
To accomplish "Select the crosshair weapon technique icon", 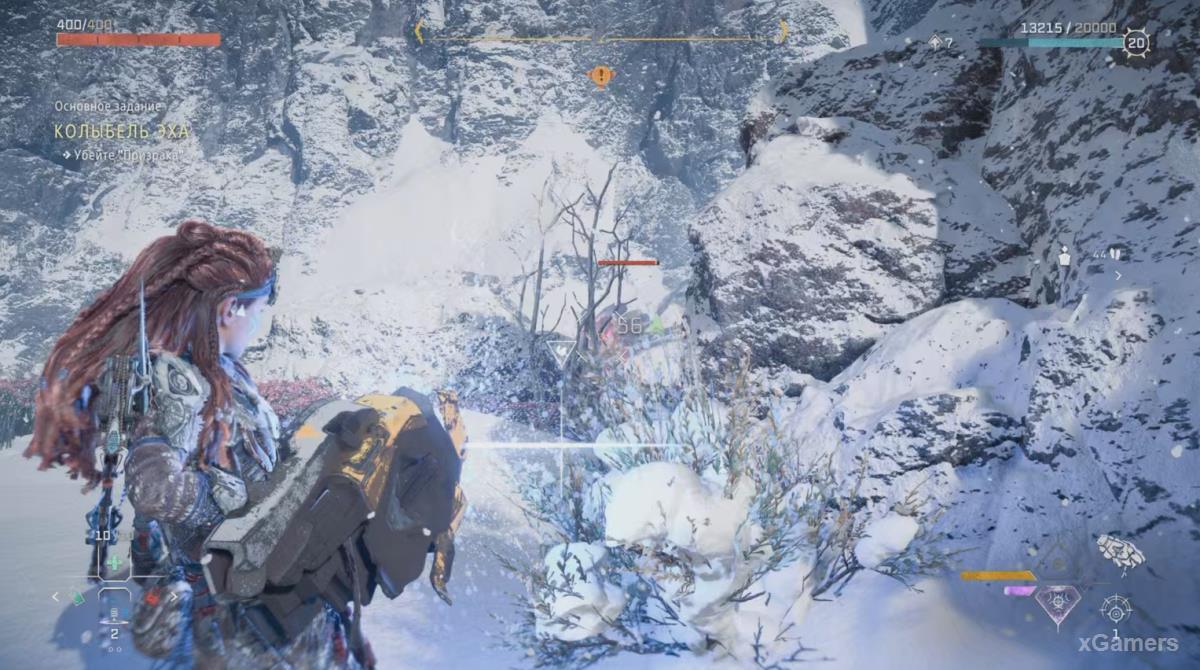I will 1116,608.
